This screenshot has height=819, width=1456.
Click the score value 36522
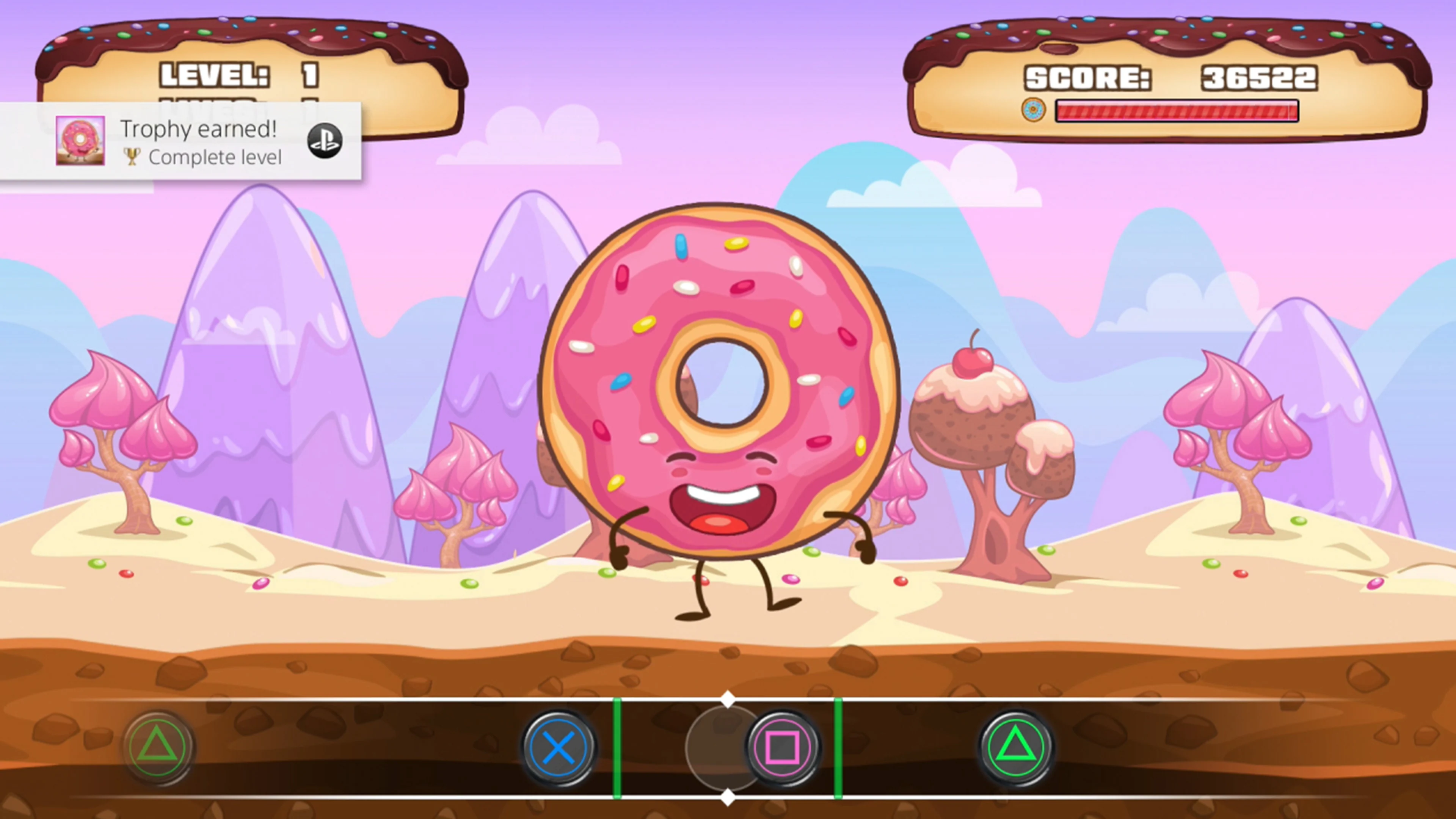pos(1259,77)
